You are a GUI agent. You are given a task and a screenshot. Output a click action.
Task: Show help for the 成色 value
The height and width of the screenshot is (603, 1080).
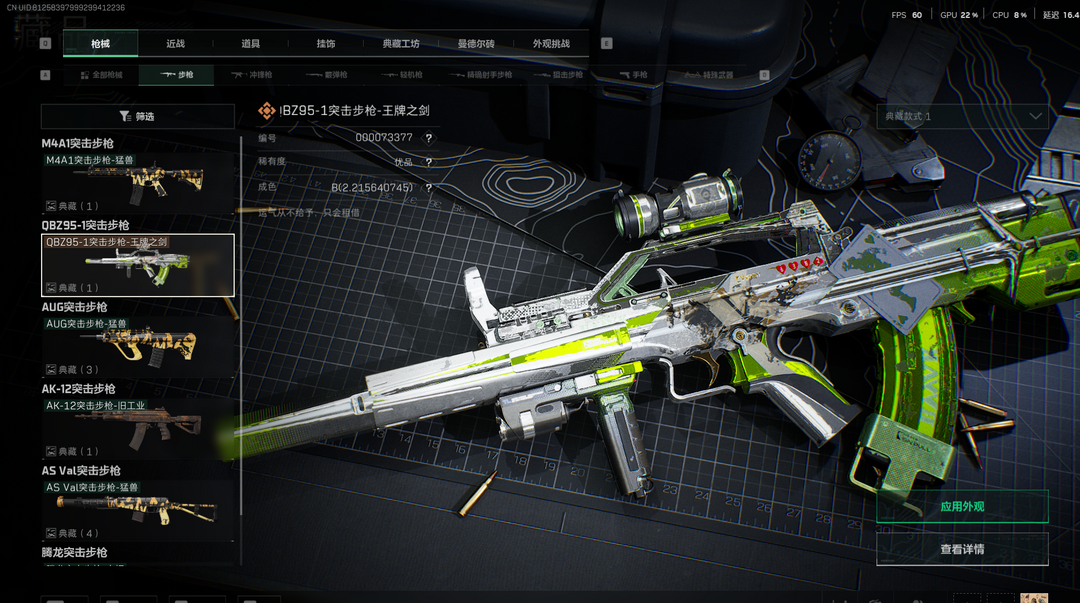[429, 187]
